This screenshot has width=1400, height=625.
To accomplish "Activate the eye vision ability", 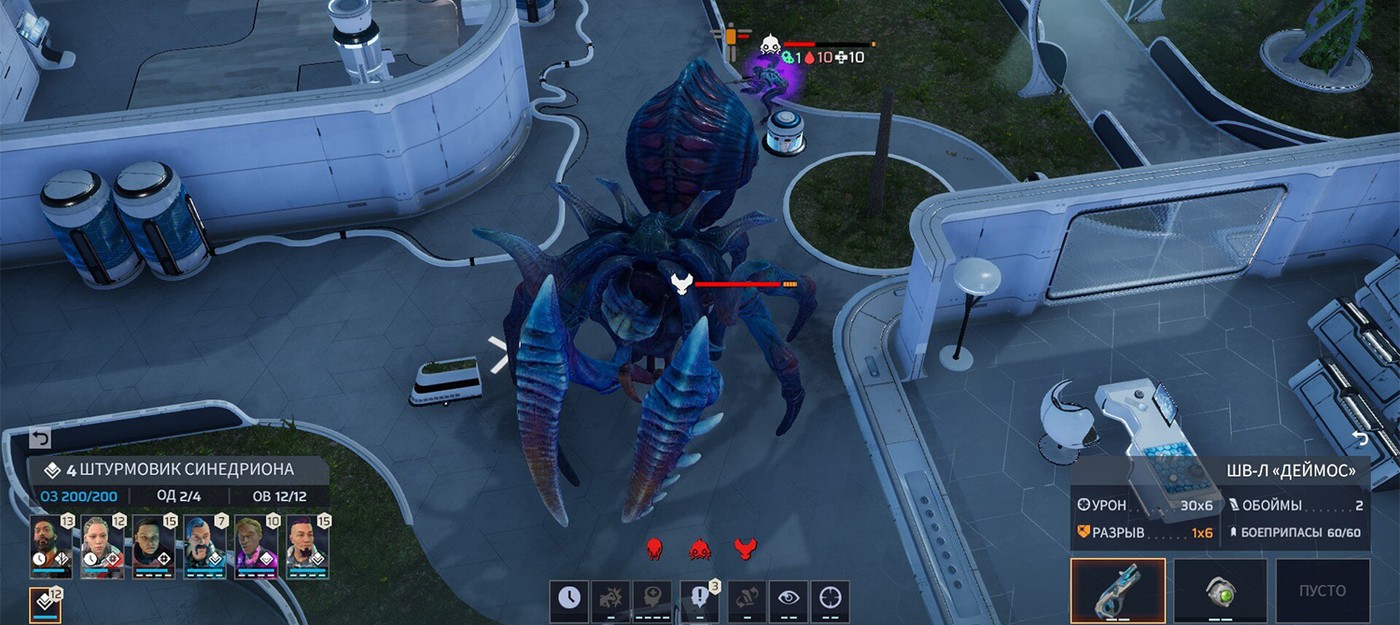I will (x=789, y=598).
